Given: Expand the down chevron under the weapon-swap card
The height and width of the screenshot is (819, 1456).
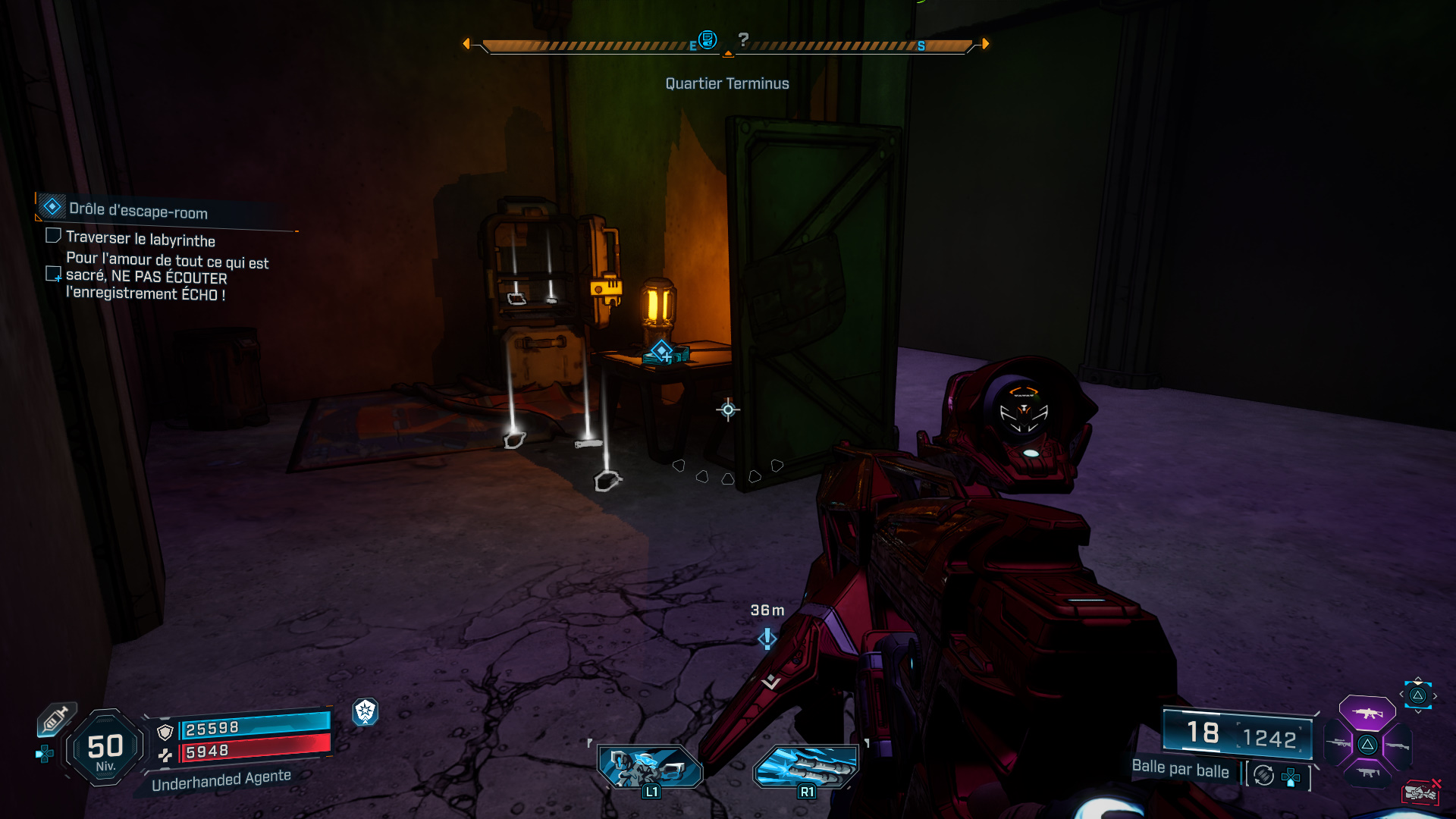Looking at the screenshot, I should pos(1418,711).
